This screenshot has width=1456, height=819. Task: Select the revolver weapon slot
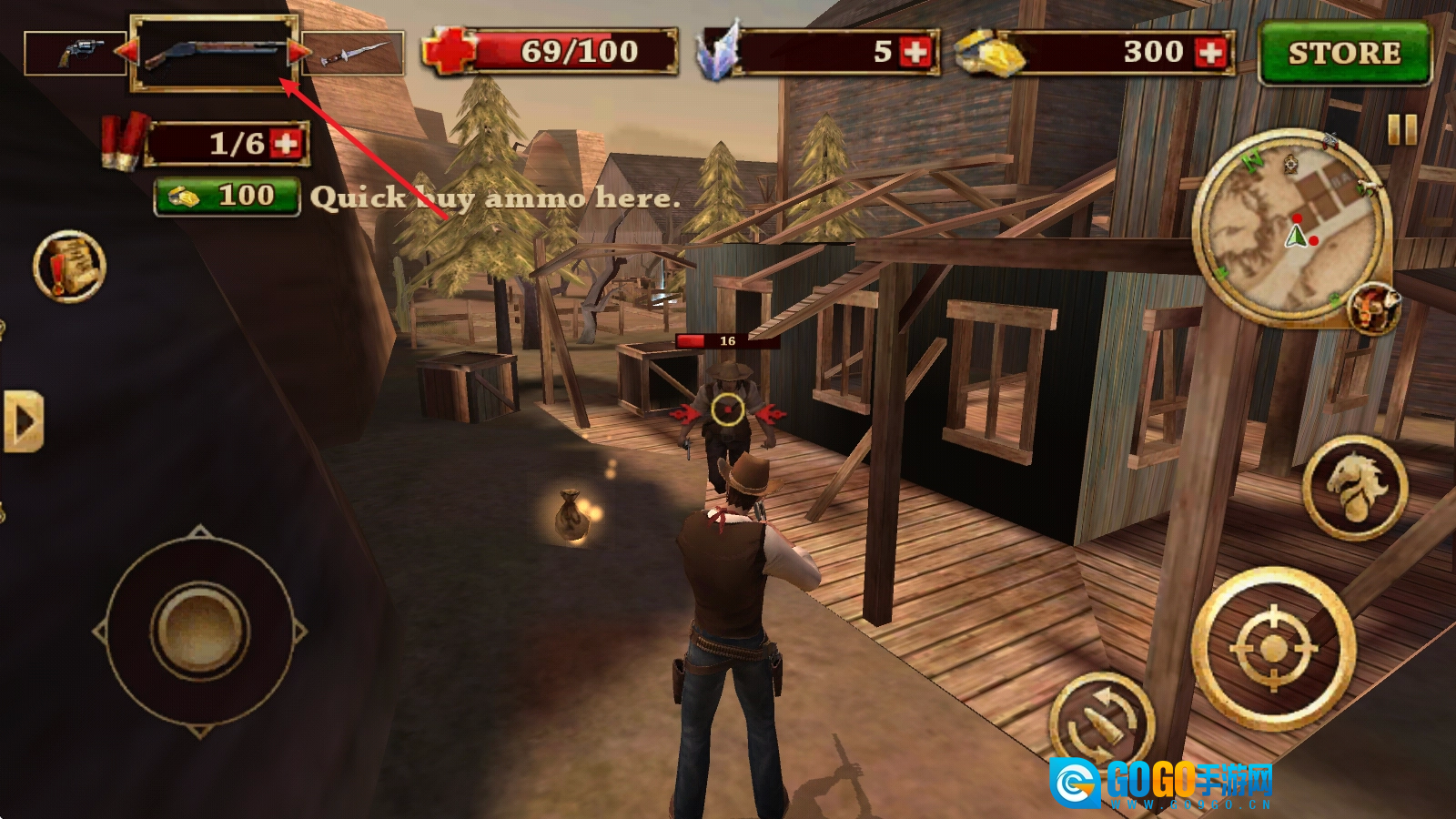pos(76,53)
